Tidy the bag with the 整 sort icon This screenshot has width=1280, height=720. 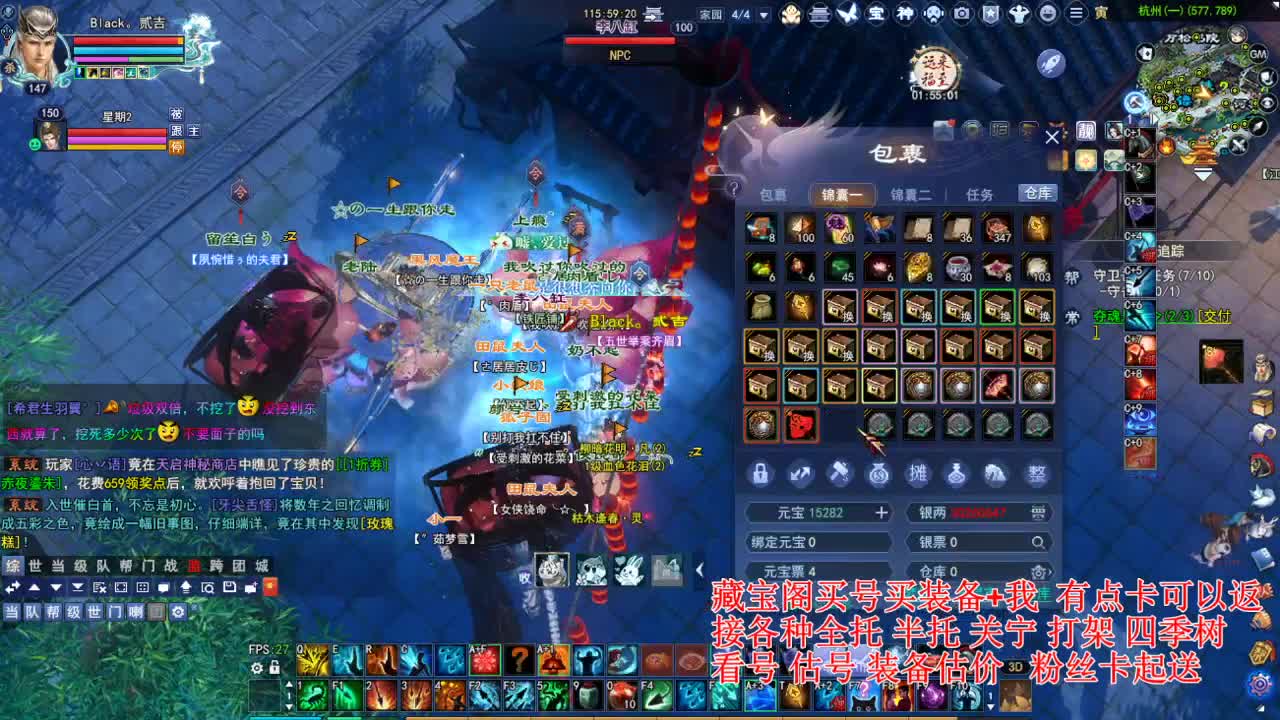click(1037, 474)
